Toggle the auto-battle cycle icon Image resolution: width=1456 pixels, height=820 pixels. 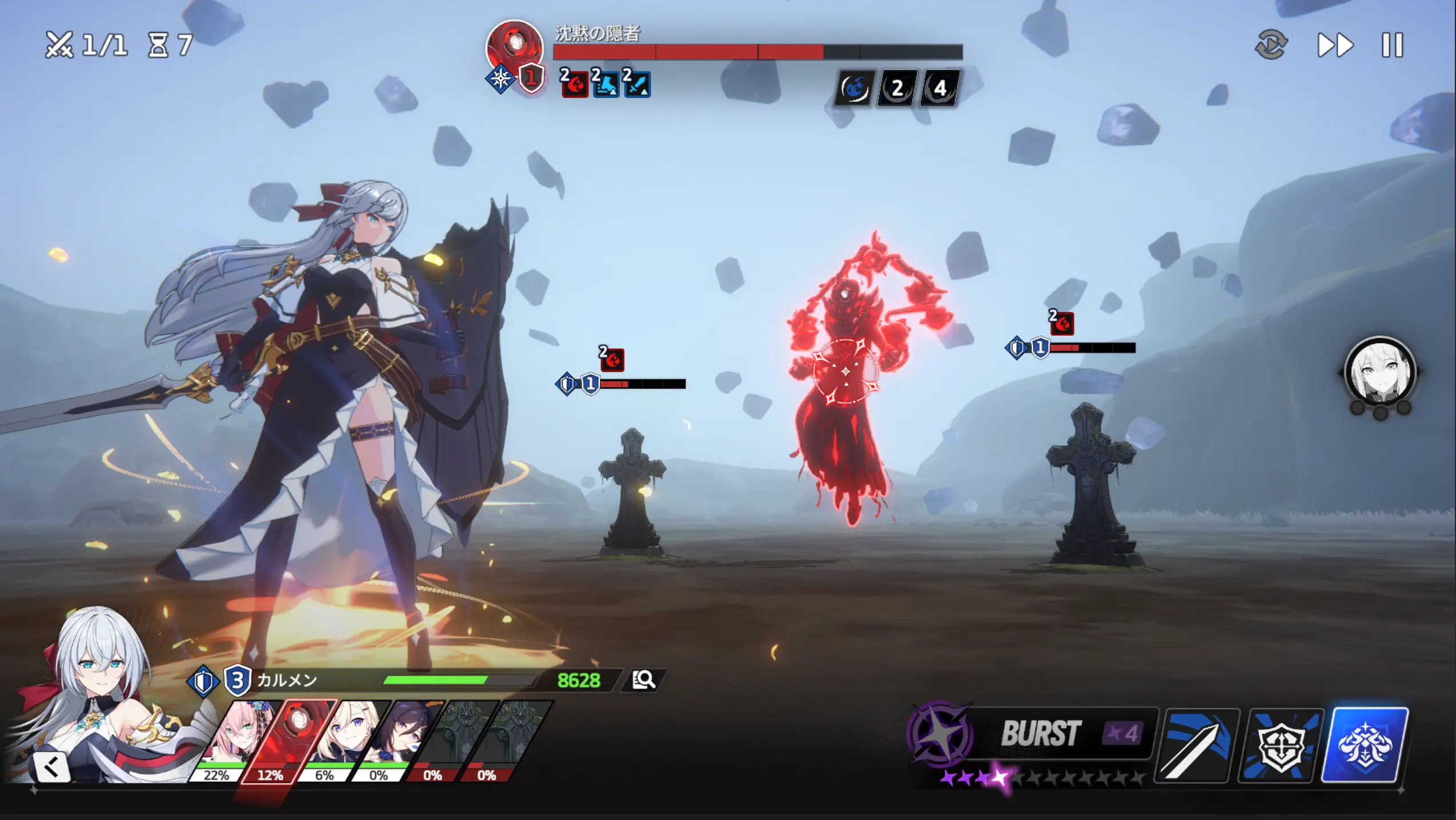click(x=1271, y=45)
